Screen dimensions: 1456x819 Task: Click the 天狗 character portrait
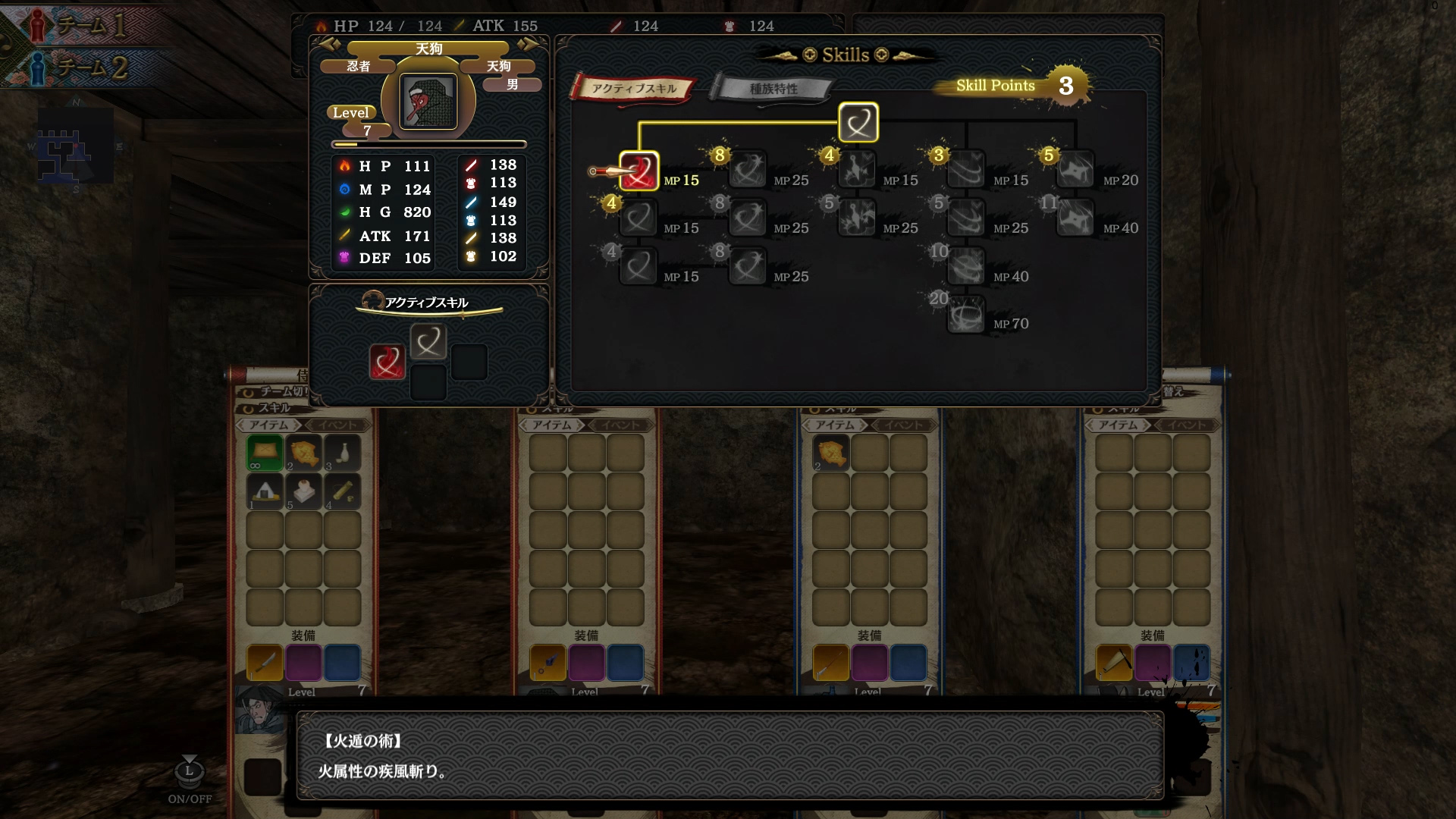(428, 101)
